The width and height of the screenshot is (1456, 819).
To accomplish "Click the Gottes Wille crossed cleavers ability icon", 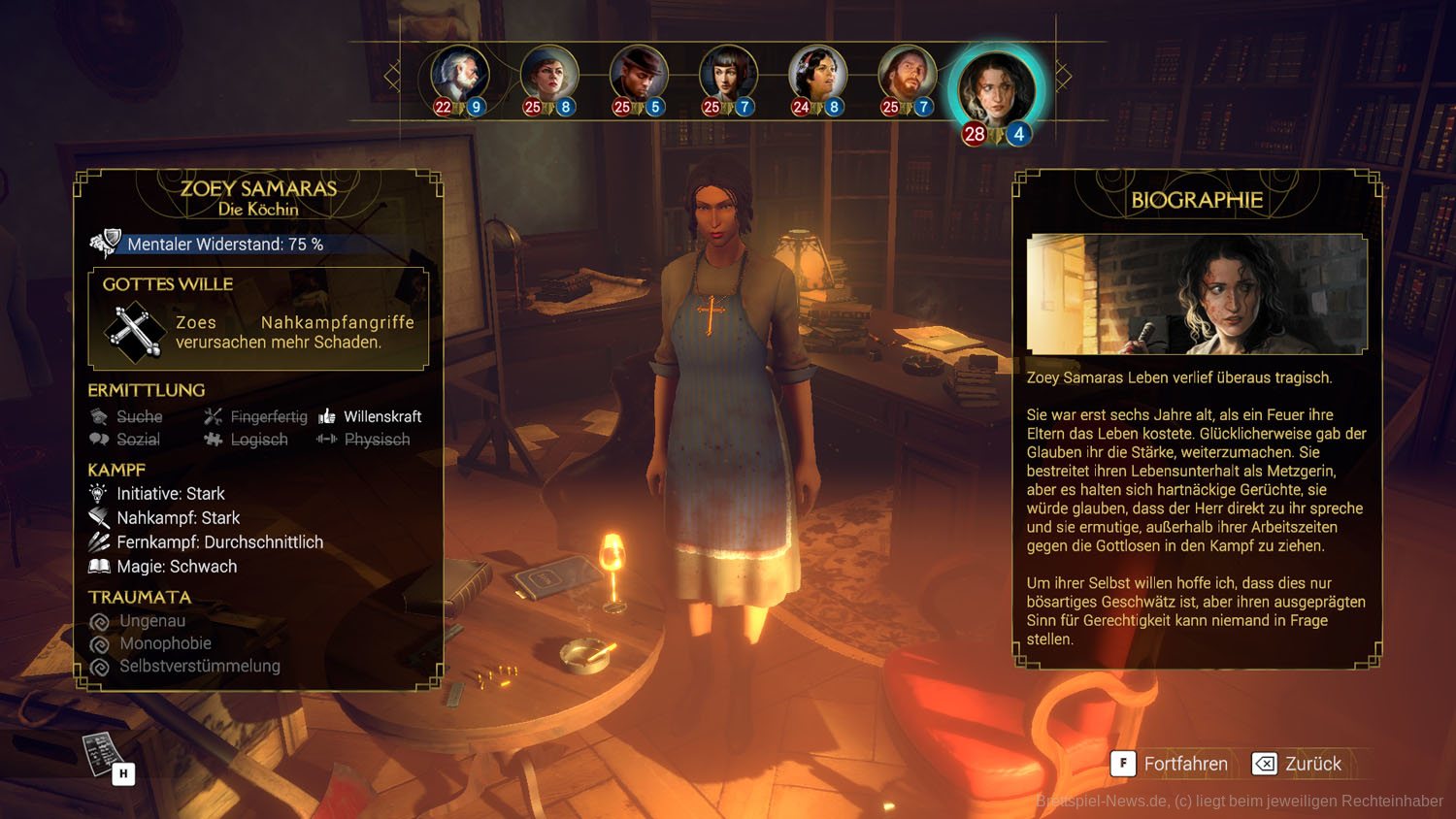I will [x=134, y=332].
